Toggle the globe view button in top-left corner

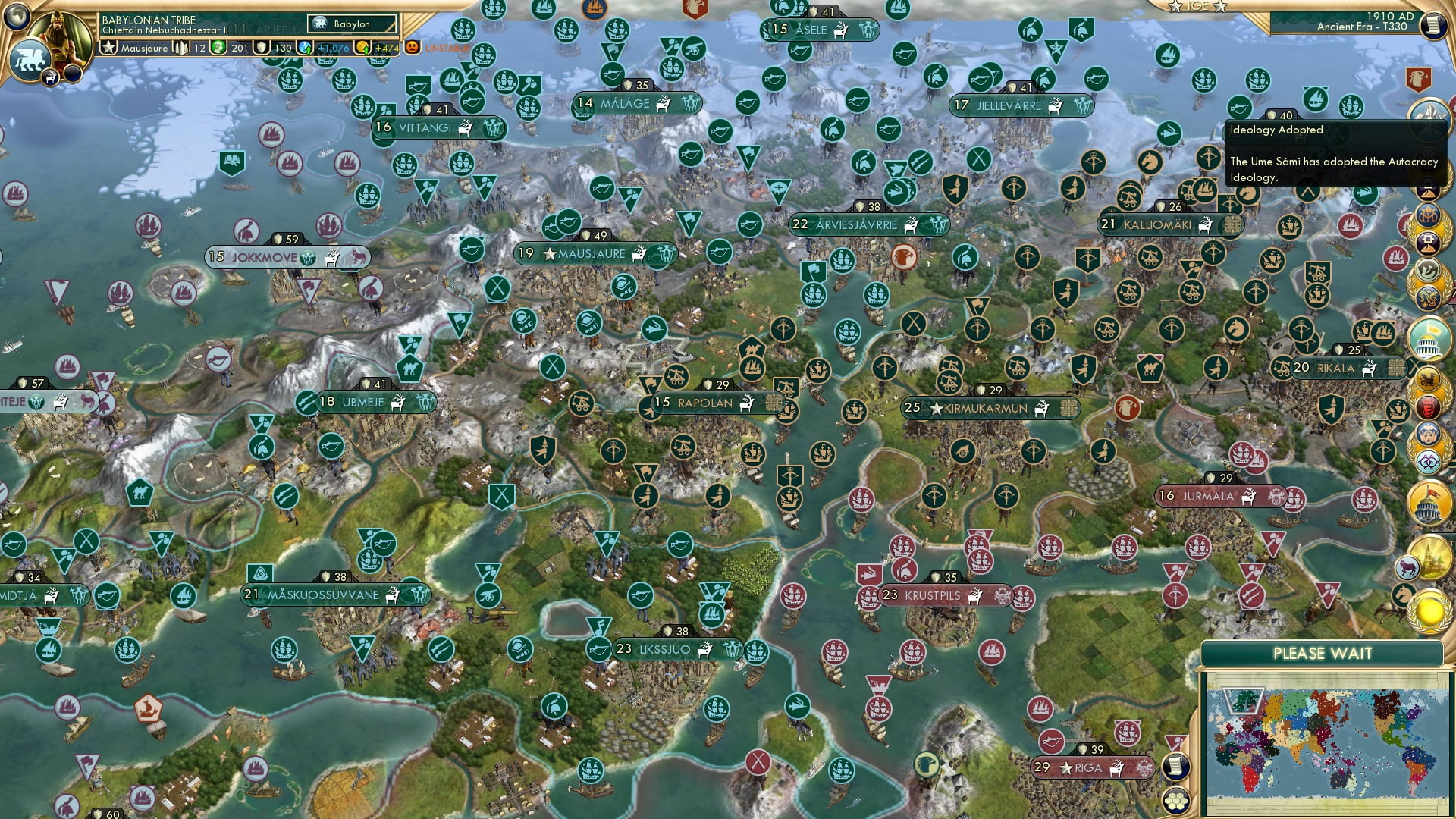(16, 16)
